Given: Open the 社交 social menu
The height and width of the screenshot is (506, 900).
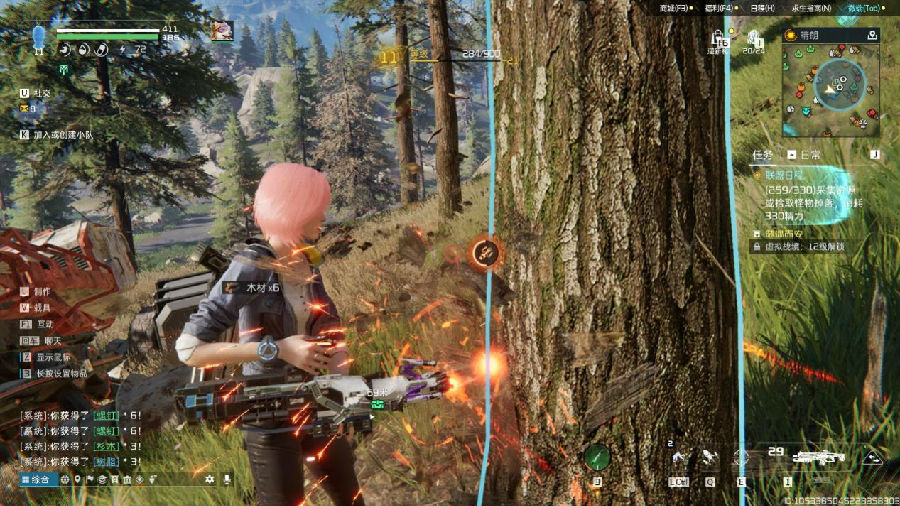Looking at the screenshot, I should (x=40, y=93).
